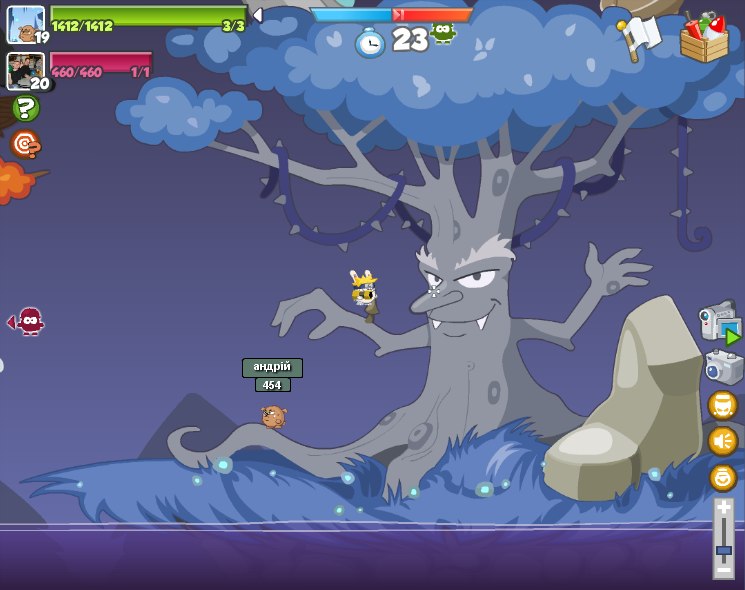745x590 pixels.
Task: Start video recording with the camcorder
Action: point(720,324)
